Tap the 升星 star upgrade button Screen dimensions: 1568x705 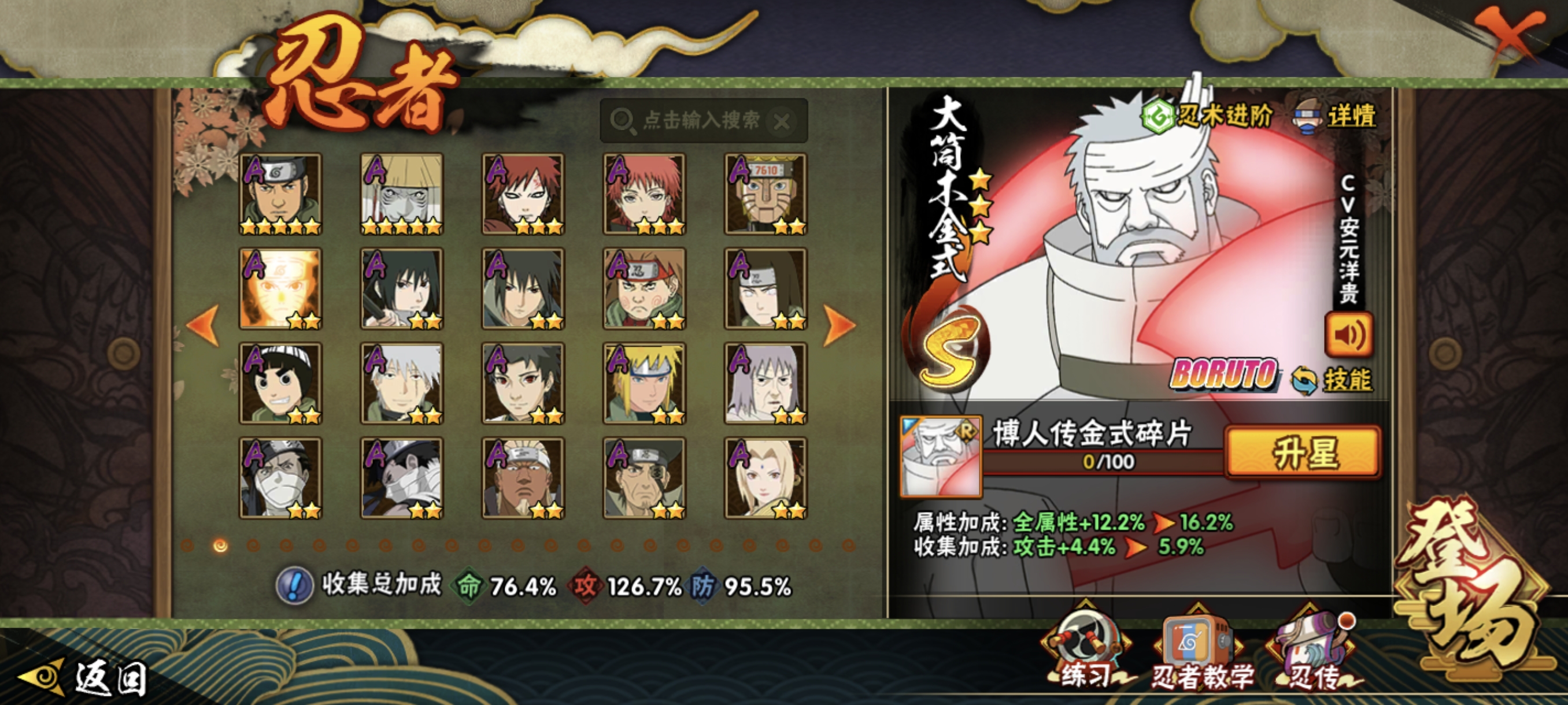pos(1303,452)
